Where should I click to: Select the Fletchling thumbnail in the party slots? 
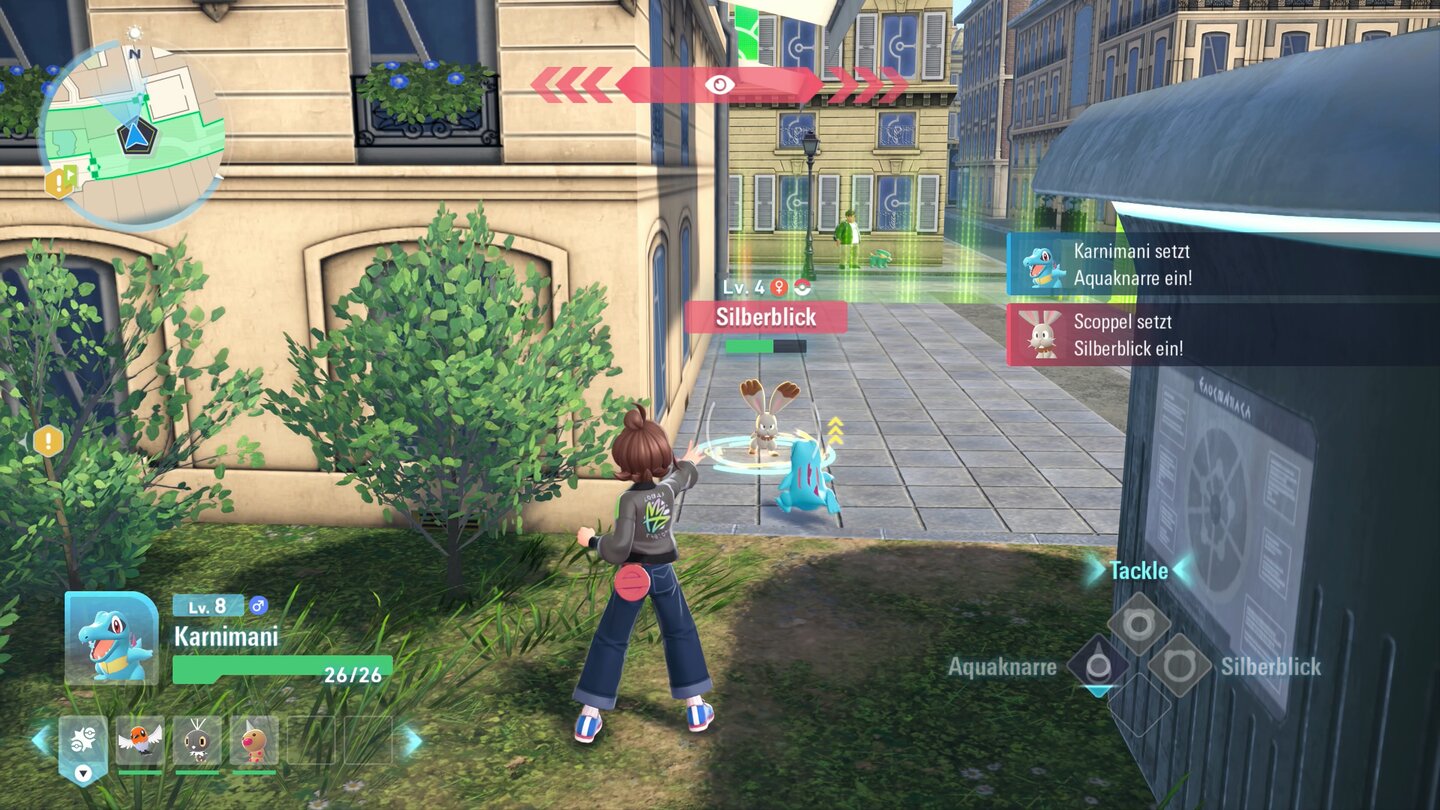pos(140,739)
